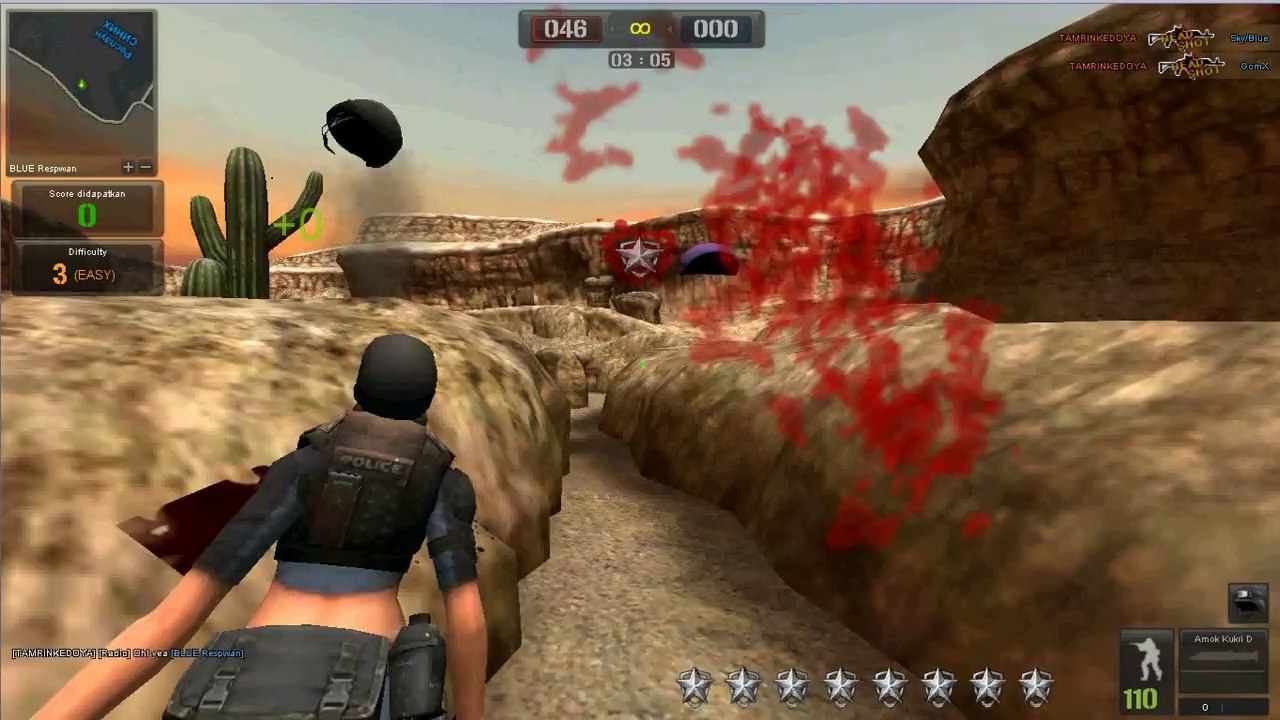Zoom in the minimap with plus button

pos(128,168)
